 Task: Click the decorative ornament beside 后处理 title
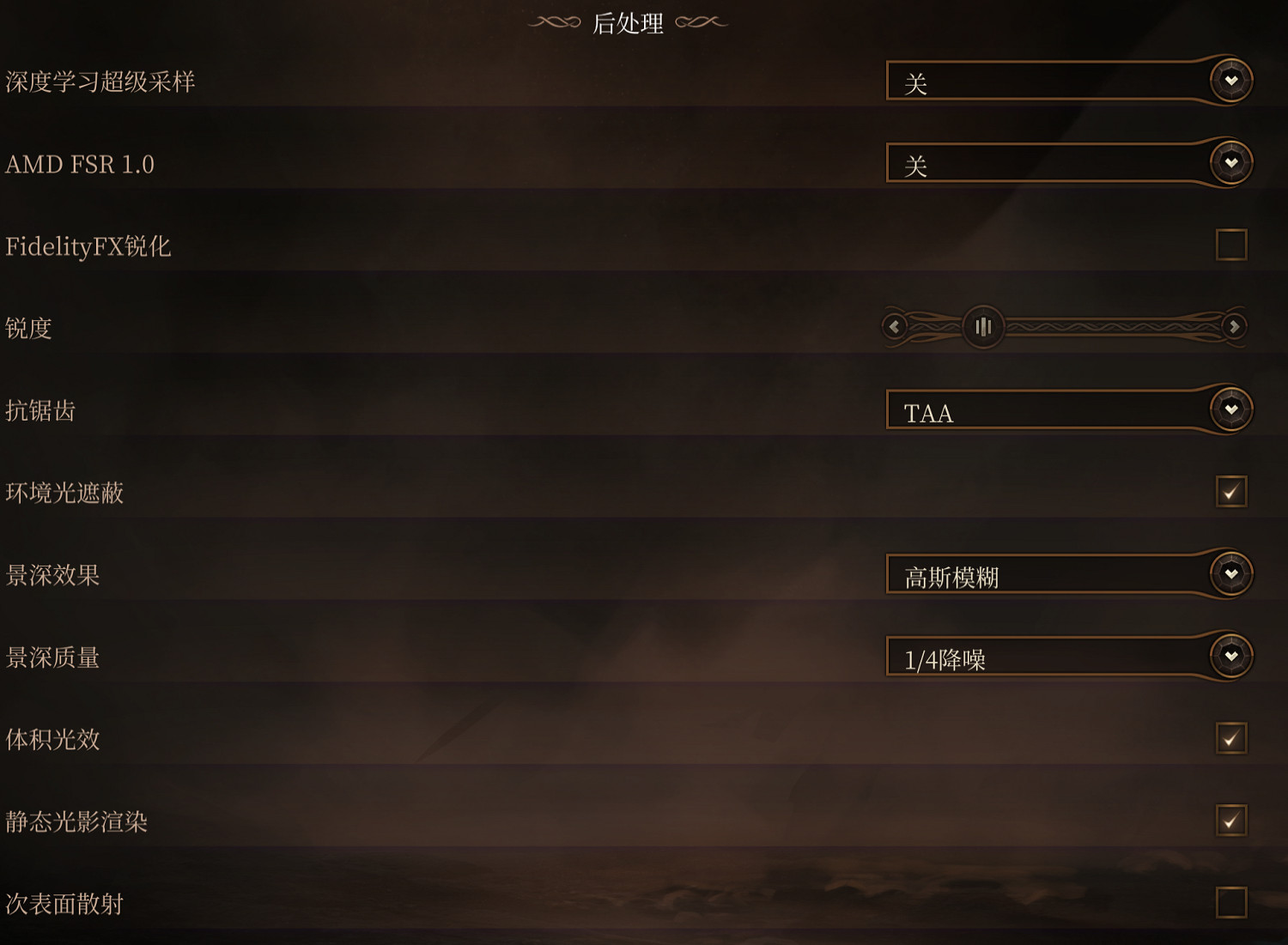(x=554, y=22)
